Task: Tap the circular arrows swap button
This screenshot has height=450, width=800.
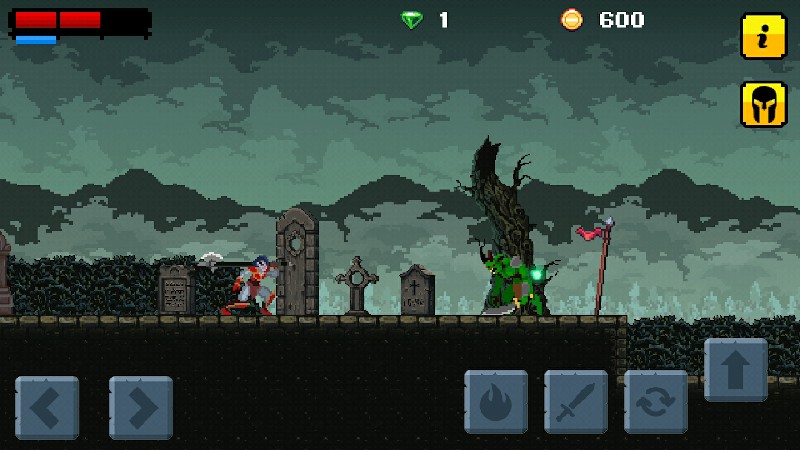Action: coord(656,401)
